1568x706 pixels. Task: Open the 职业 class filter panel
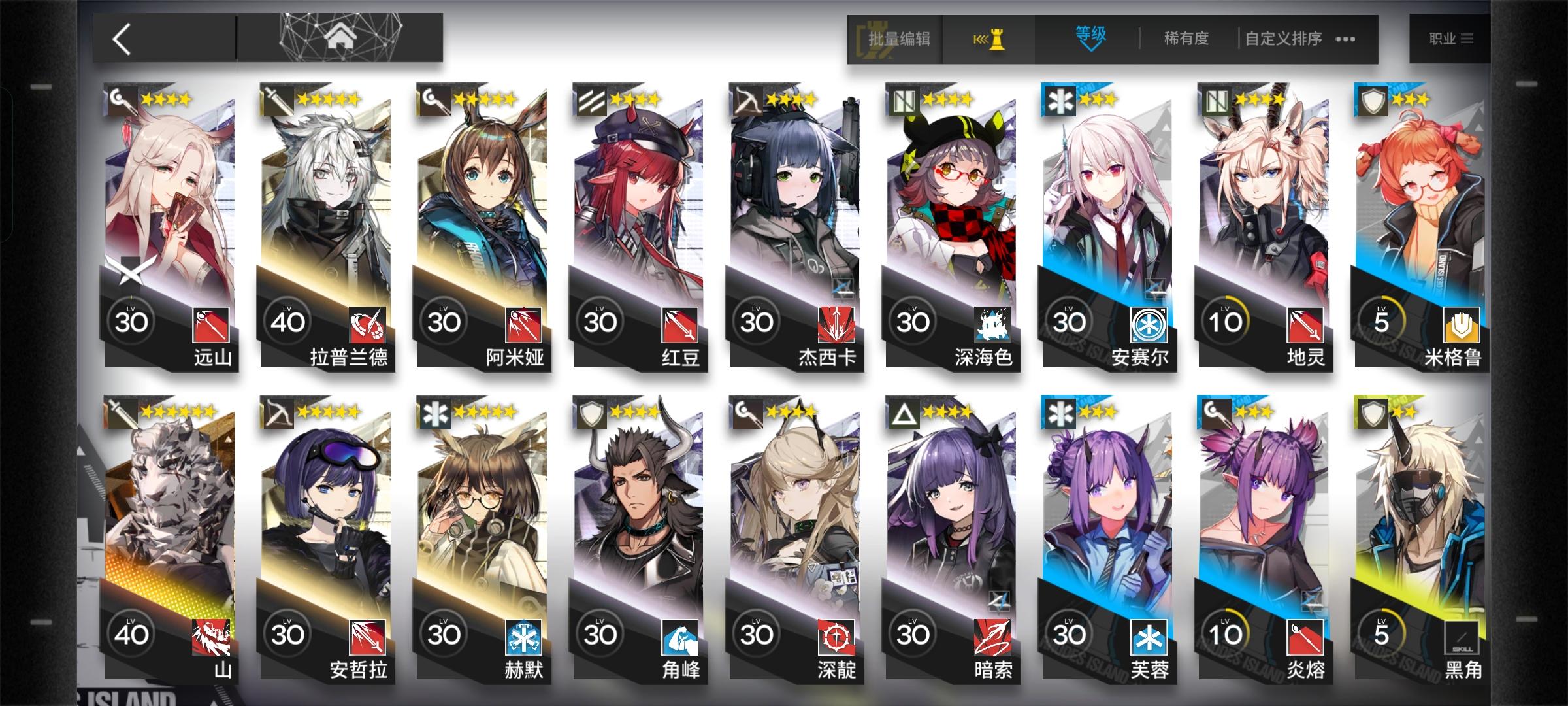tap(1452, 38)
